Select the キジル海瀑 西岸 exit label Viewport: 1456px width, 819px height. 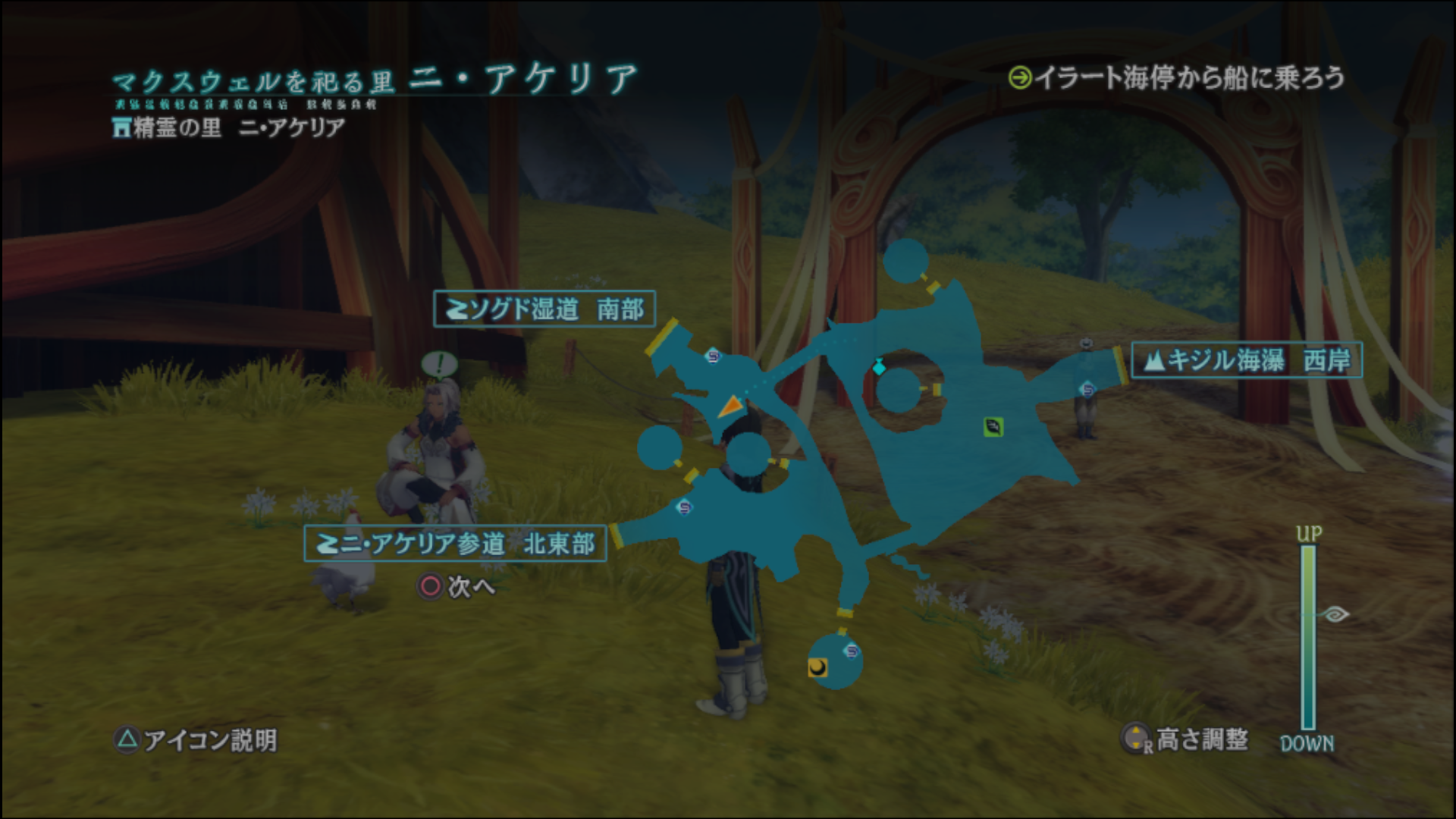pyautogui.click(x=1246, y=360)
